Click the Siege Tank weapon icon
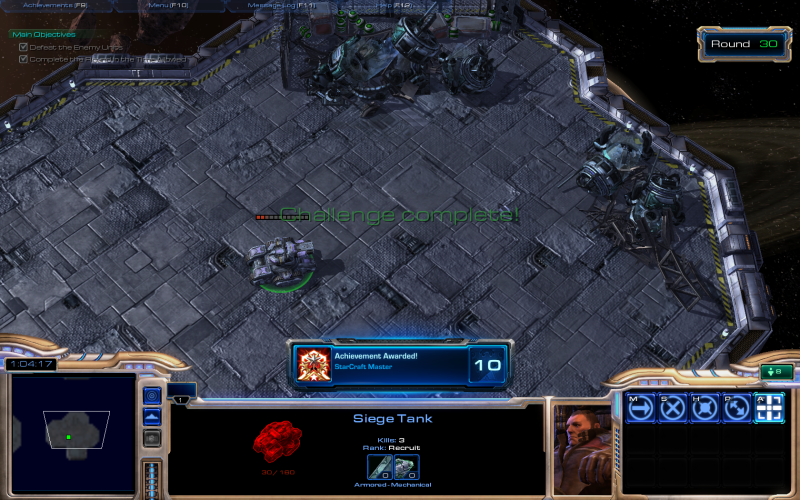Viewport: 800px width, 500px height. [378, 466]
